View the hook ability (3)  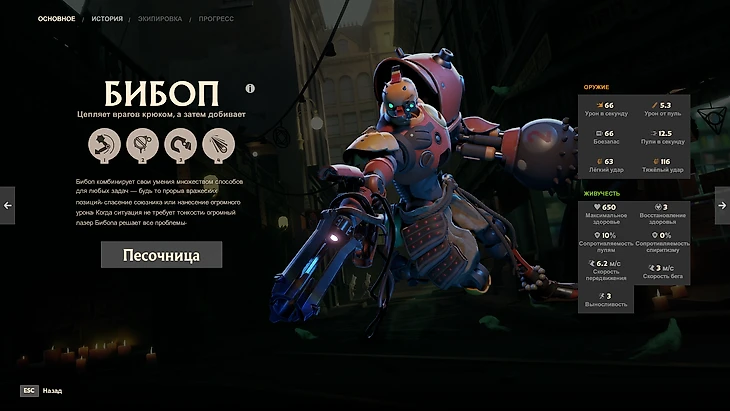[179, 144]
